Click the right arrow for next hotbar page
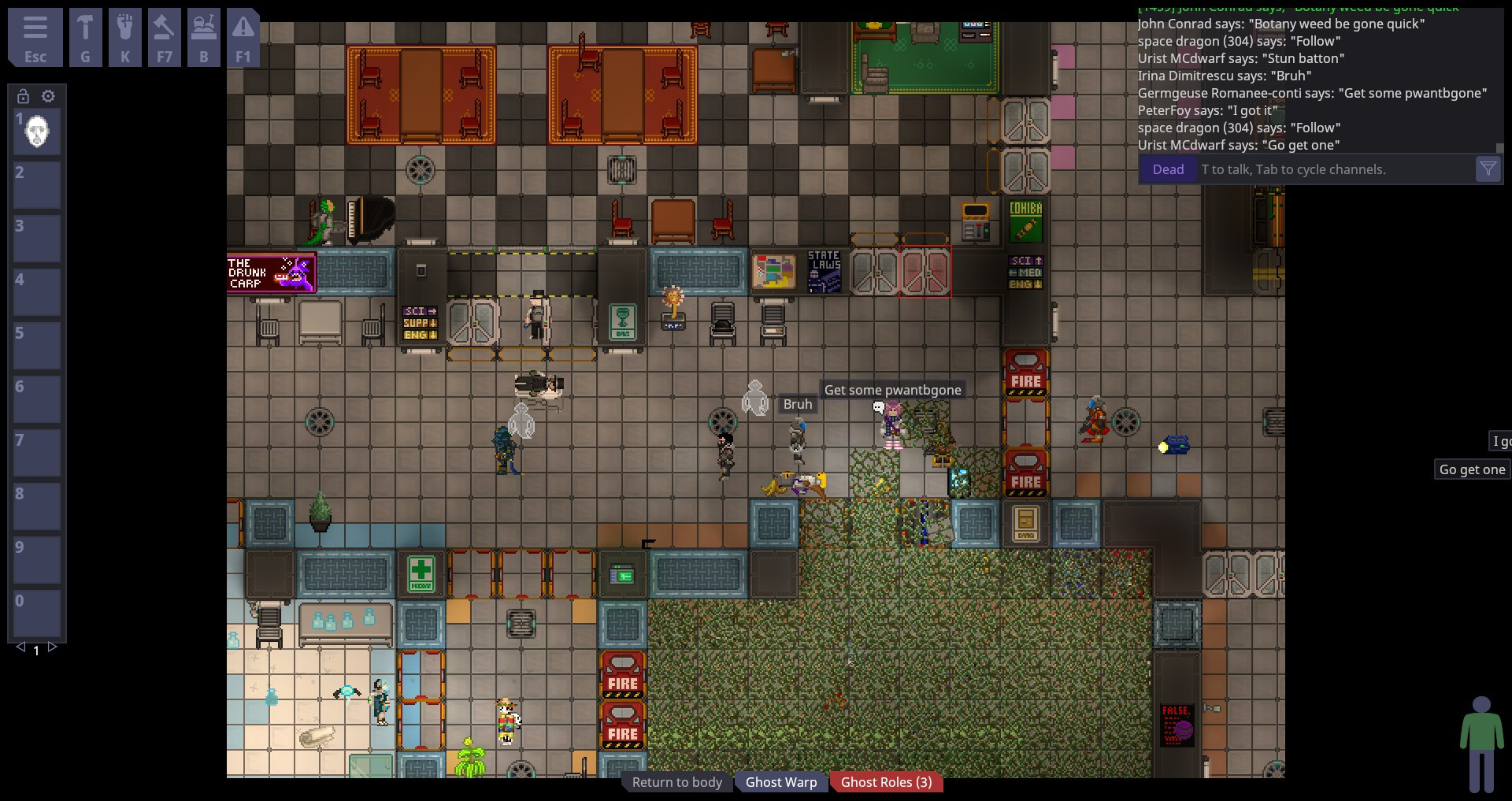The image size is (1512, 801). (x=52, y=647)
